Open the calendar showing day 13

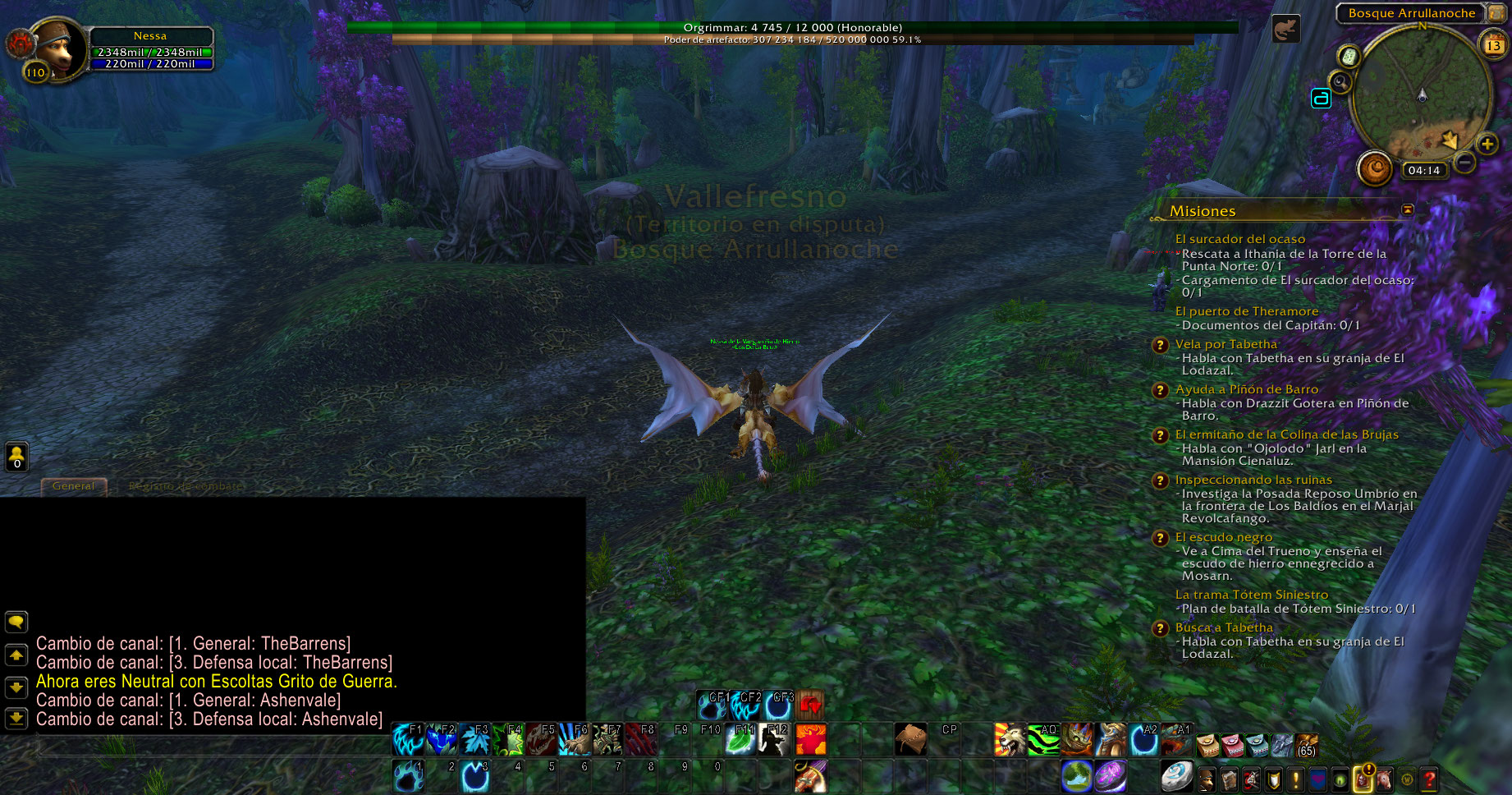(x=1492, y=44)
